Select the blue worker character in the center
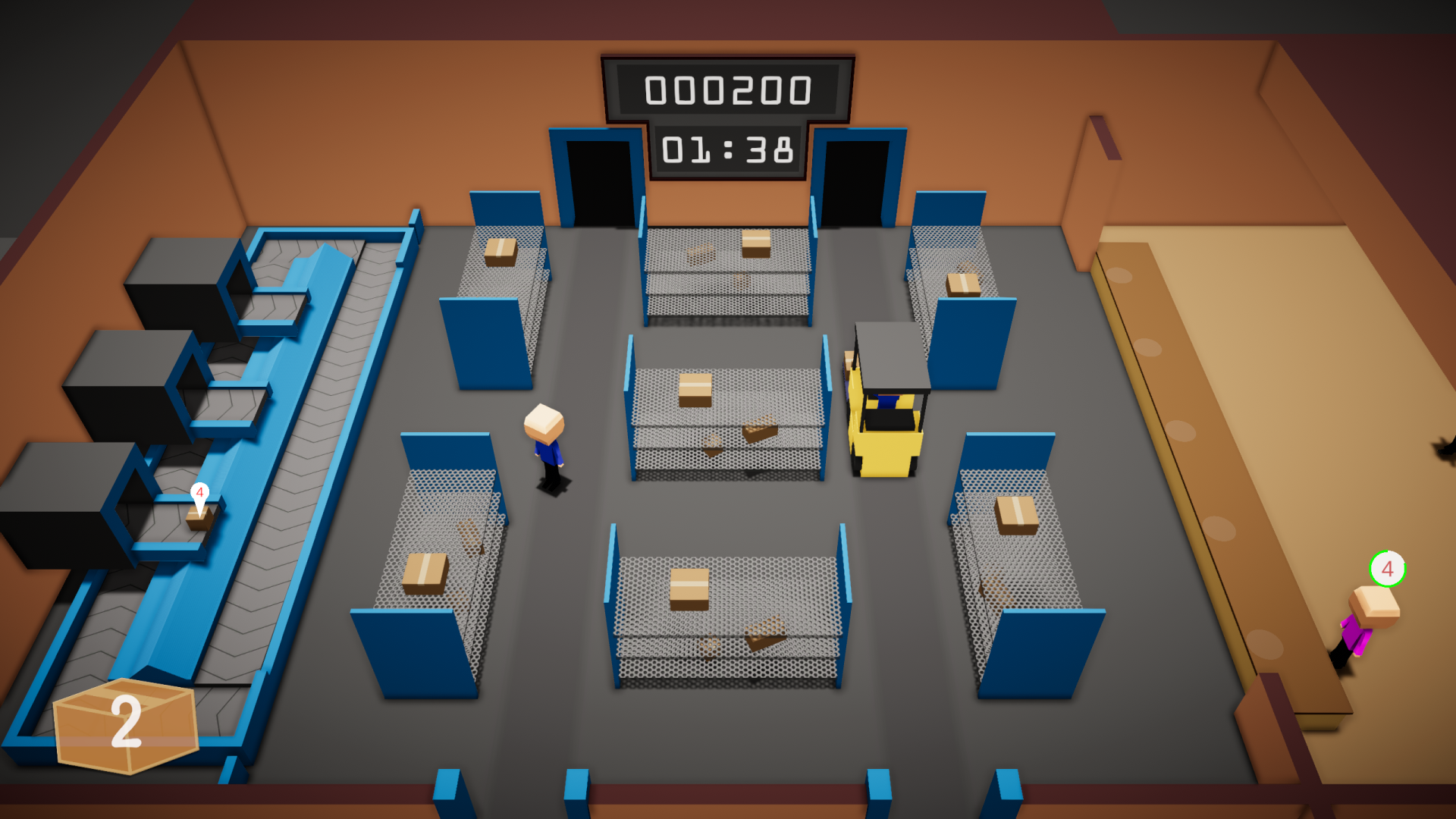 coord(544,447)
